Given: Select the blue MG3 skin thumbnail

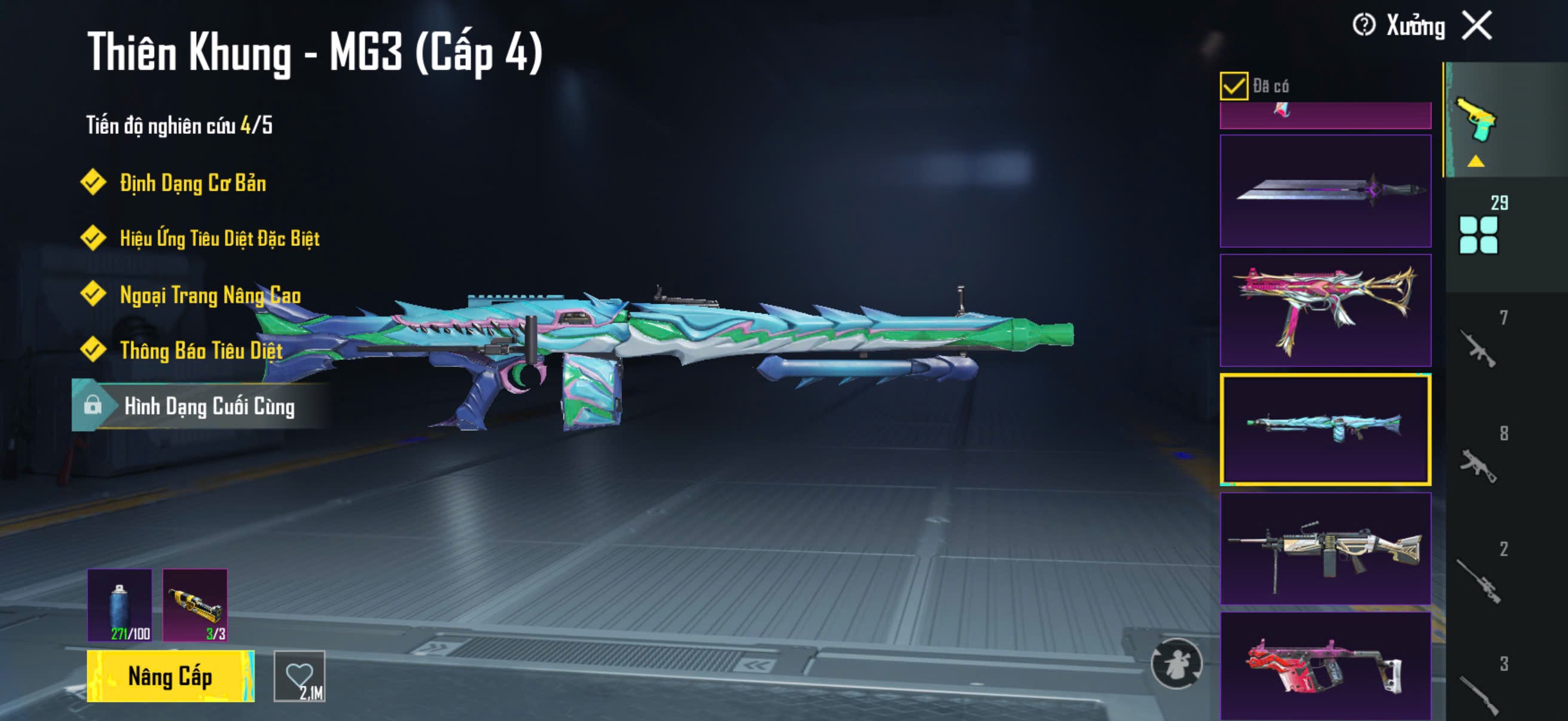Looking at the screenshot, I should click(x=1325, y=430).
